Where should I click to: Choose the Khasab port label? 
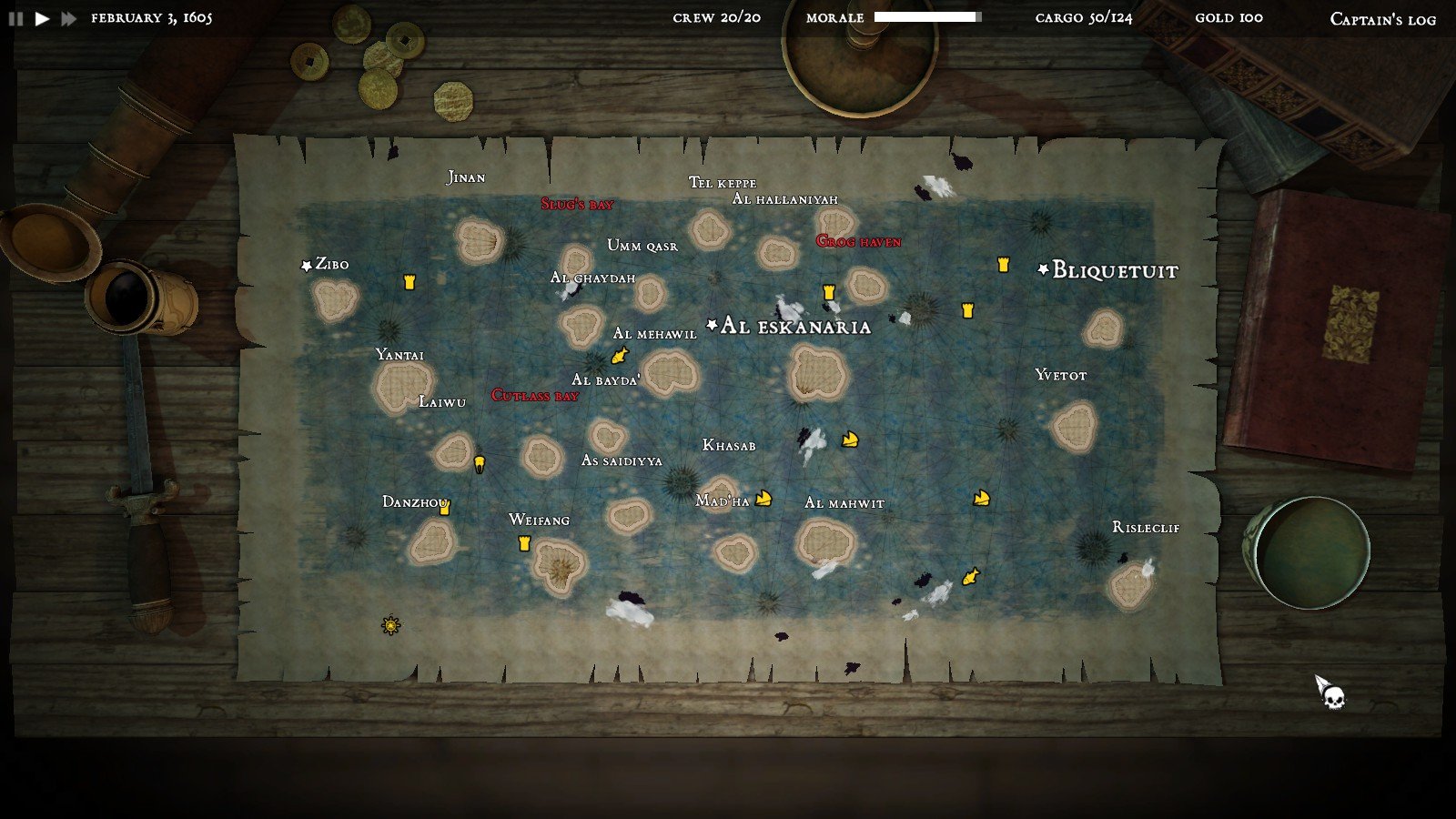point(729,446)
